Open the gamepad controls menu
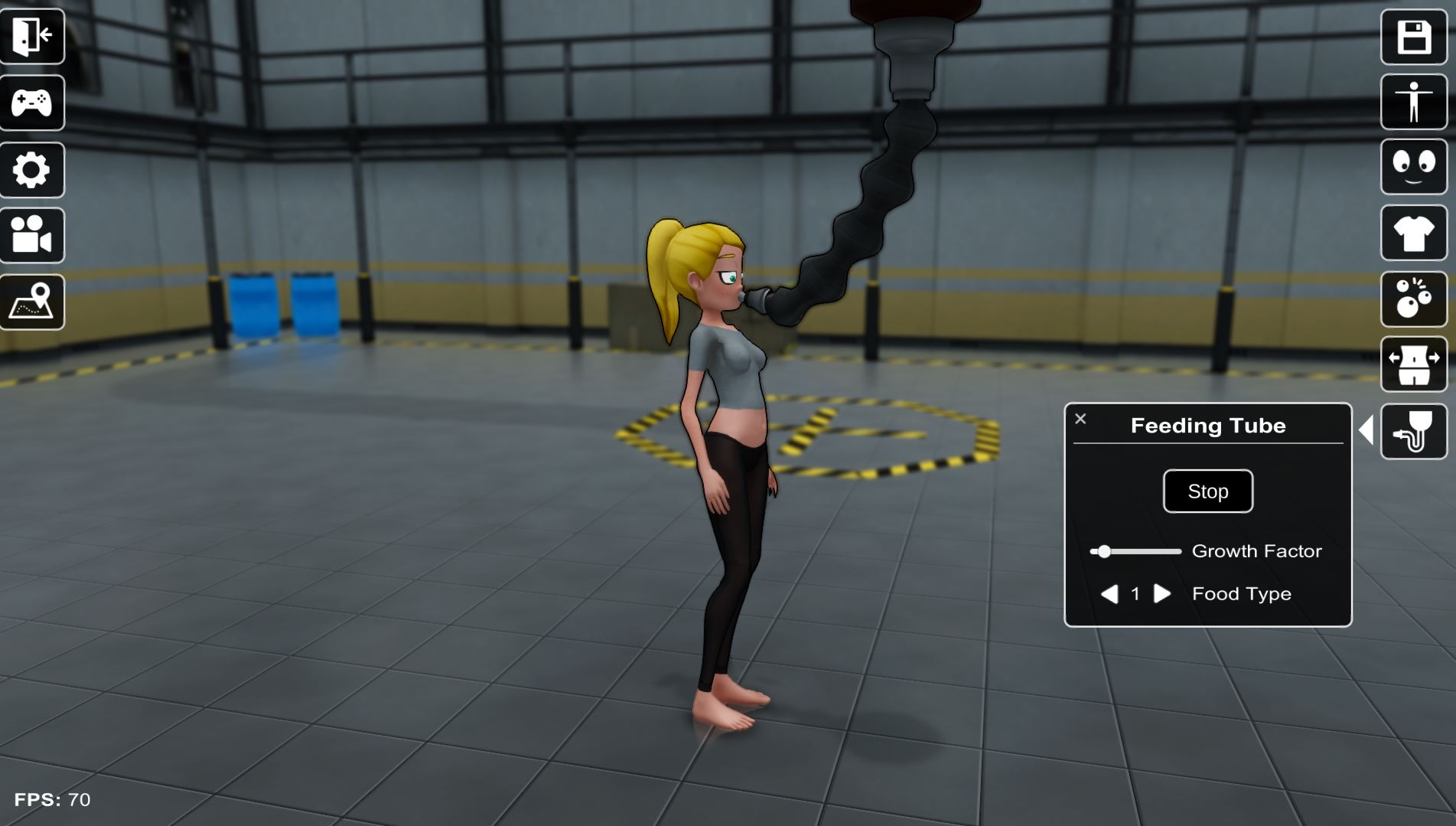This screenshot has height=826, width=1456. tap(32, 103)
